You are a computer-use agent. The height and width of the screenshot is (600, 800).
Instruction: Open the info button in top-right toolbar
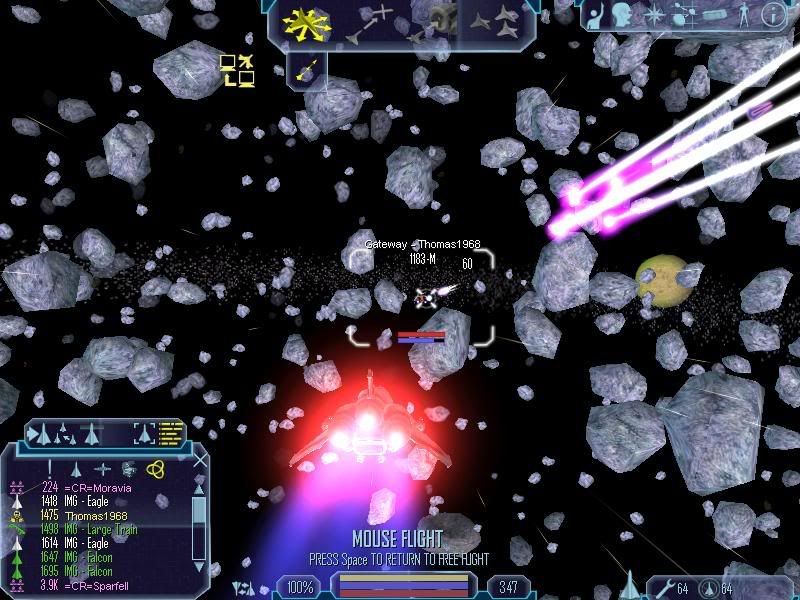[775, 15]
